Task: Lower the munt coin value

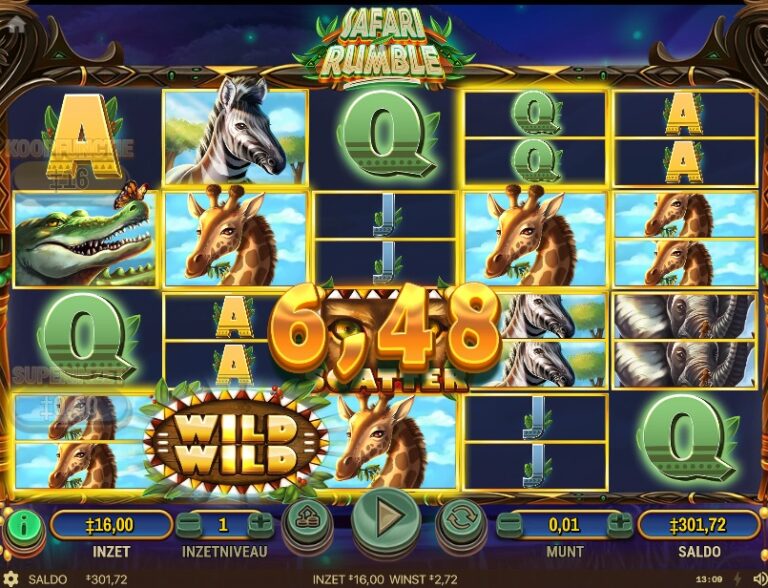Action: (x=510, y=524)
